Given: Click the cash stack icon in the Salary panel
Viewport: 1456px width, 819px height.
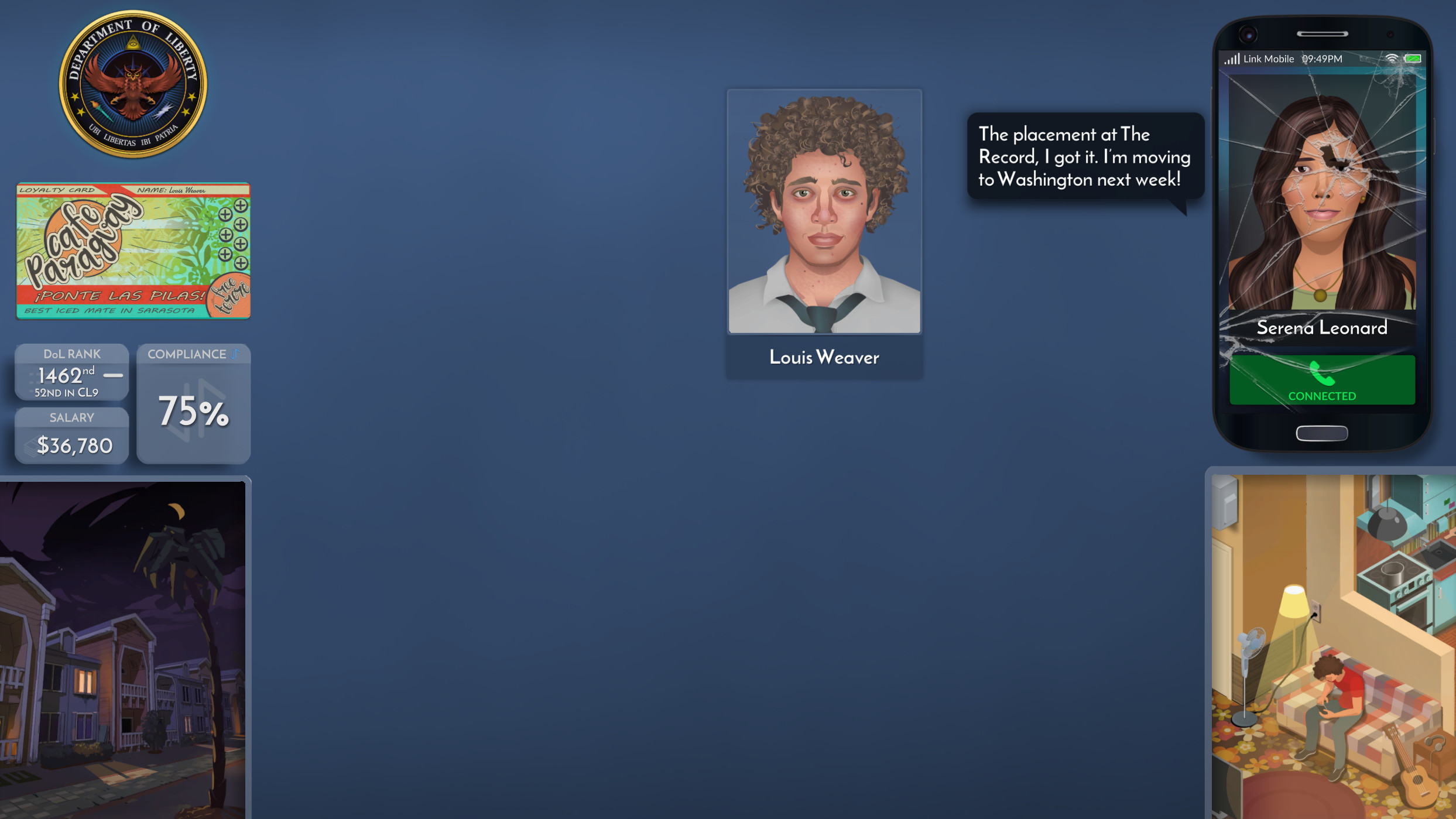Looking at the screenshot, I should pyautogui.click(x=31, y=448).
